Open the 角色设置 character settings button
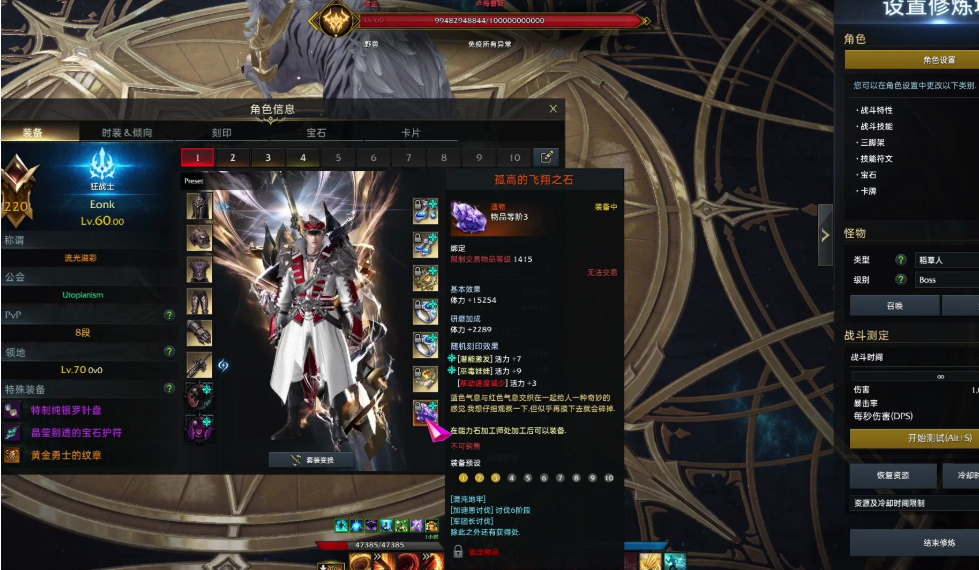979x570 pixels. 938,60
